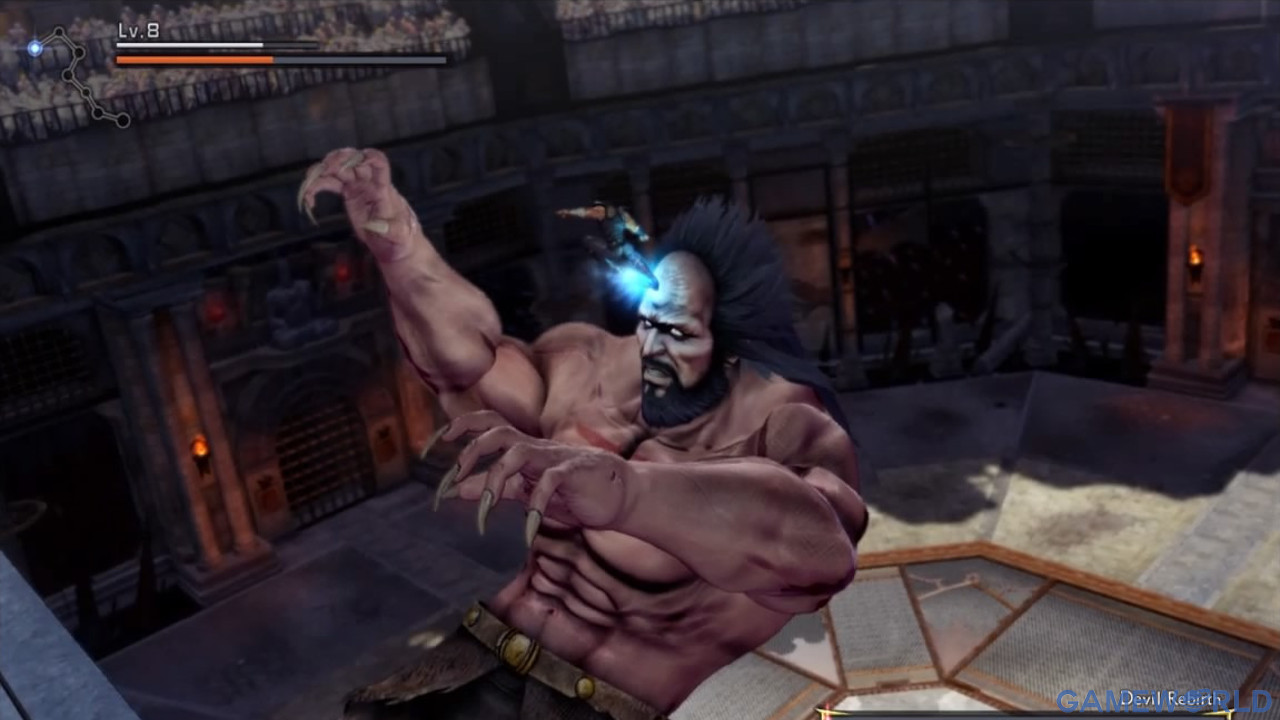Click the middle node of the constellation tracker
Image resolution: width=1280 pixels, height=720 pixels.
click(x=67, y=75)
